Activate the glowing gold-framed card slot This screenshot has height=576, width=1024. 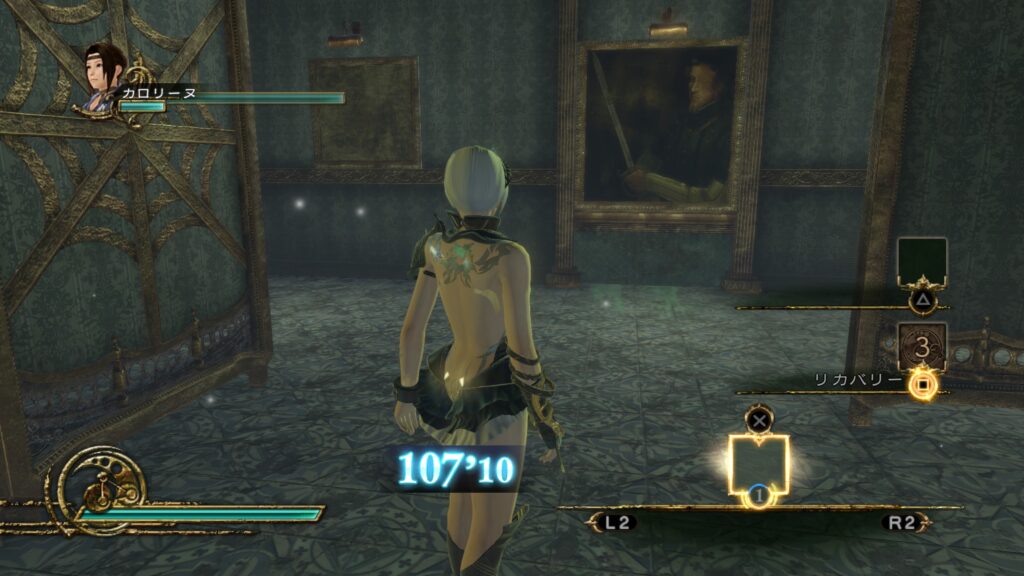tap(759, 465)
